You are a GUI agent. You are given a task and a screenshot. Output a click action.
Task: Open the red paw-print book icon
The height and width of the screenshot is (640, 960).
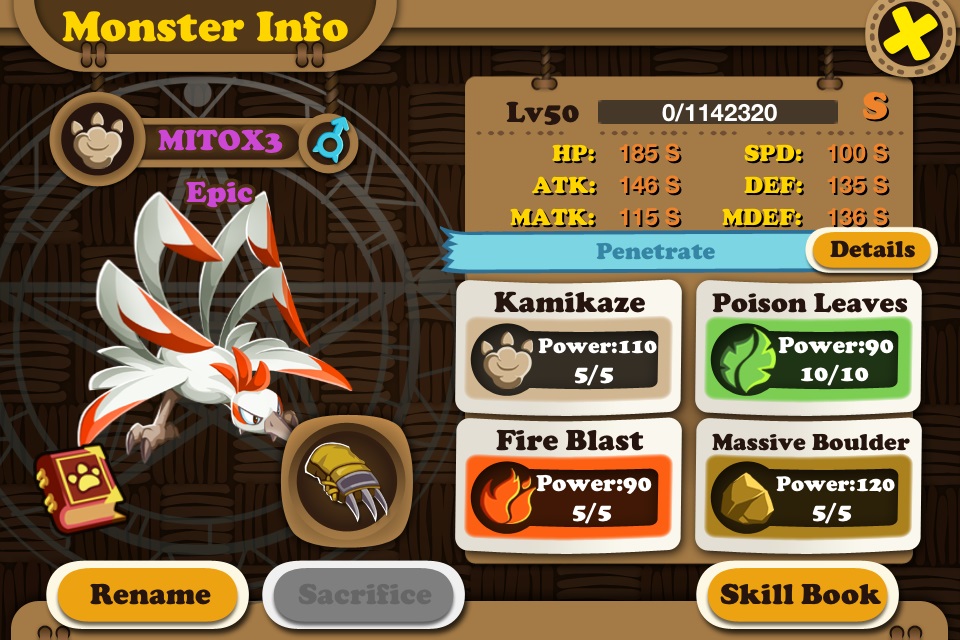[x=80, y=486]
